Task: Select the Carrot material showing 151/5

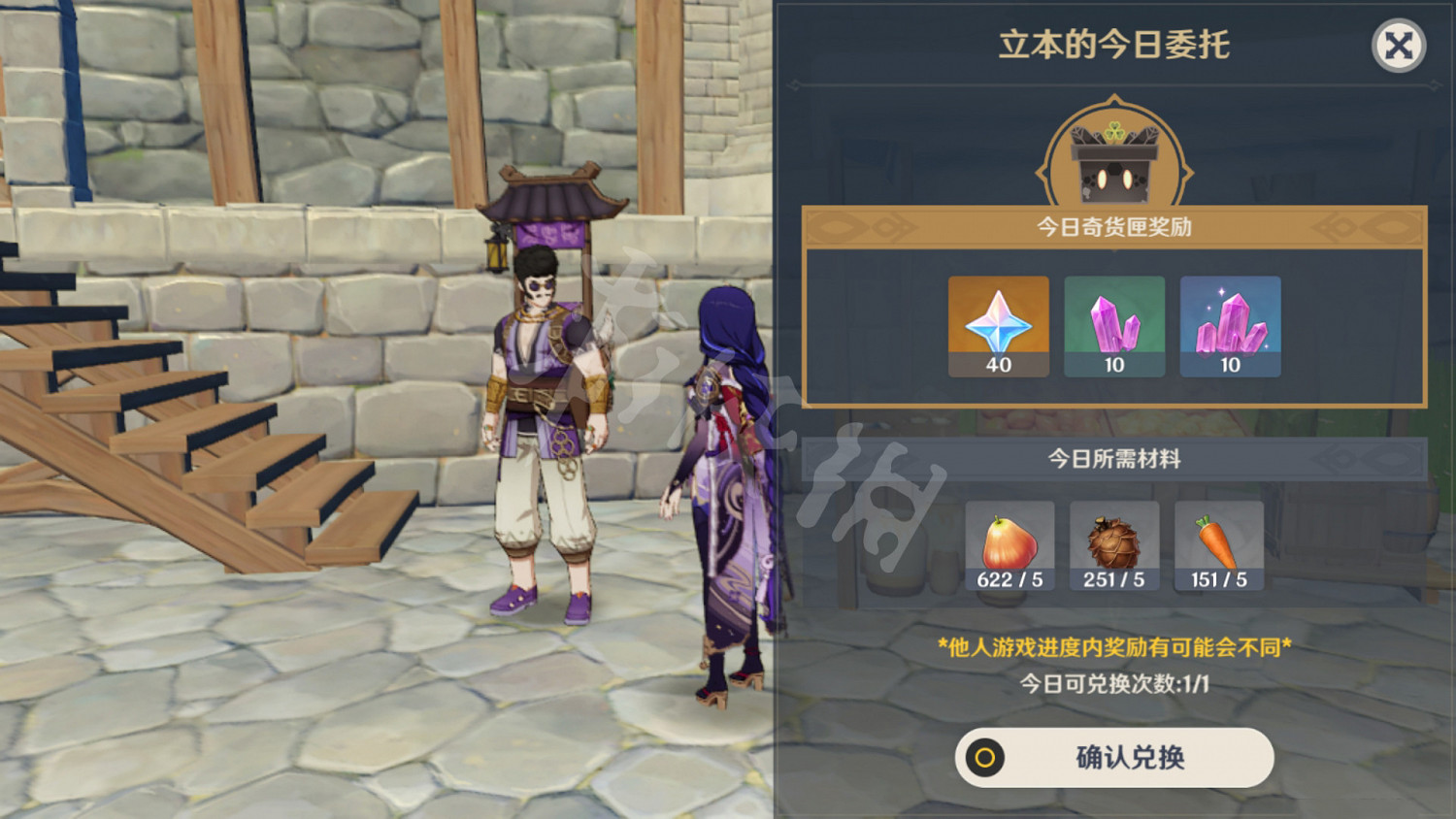Action: pos(1219,539)
